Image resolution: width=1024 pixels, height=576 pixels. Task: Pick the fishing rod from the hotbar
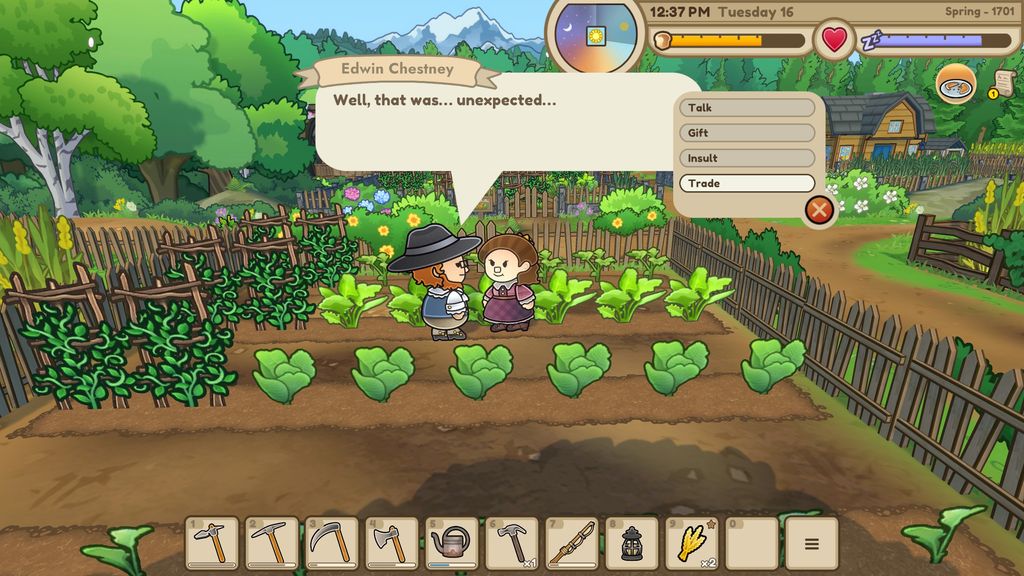tap(572, 543)
